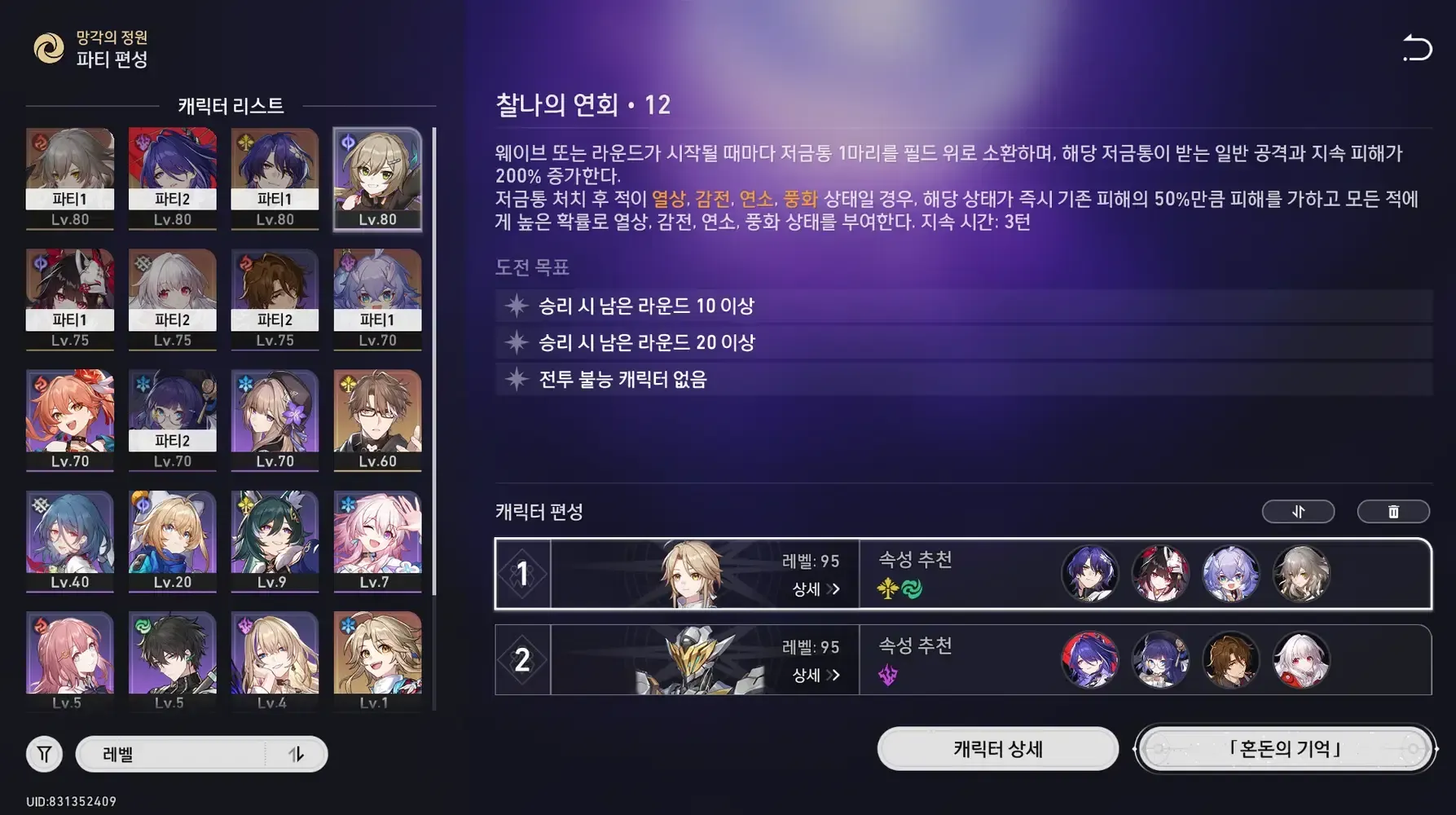Select the Team 2 slot in 캐릭터 편성
Screen dimensions: 1456x815
click(523, 660)
